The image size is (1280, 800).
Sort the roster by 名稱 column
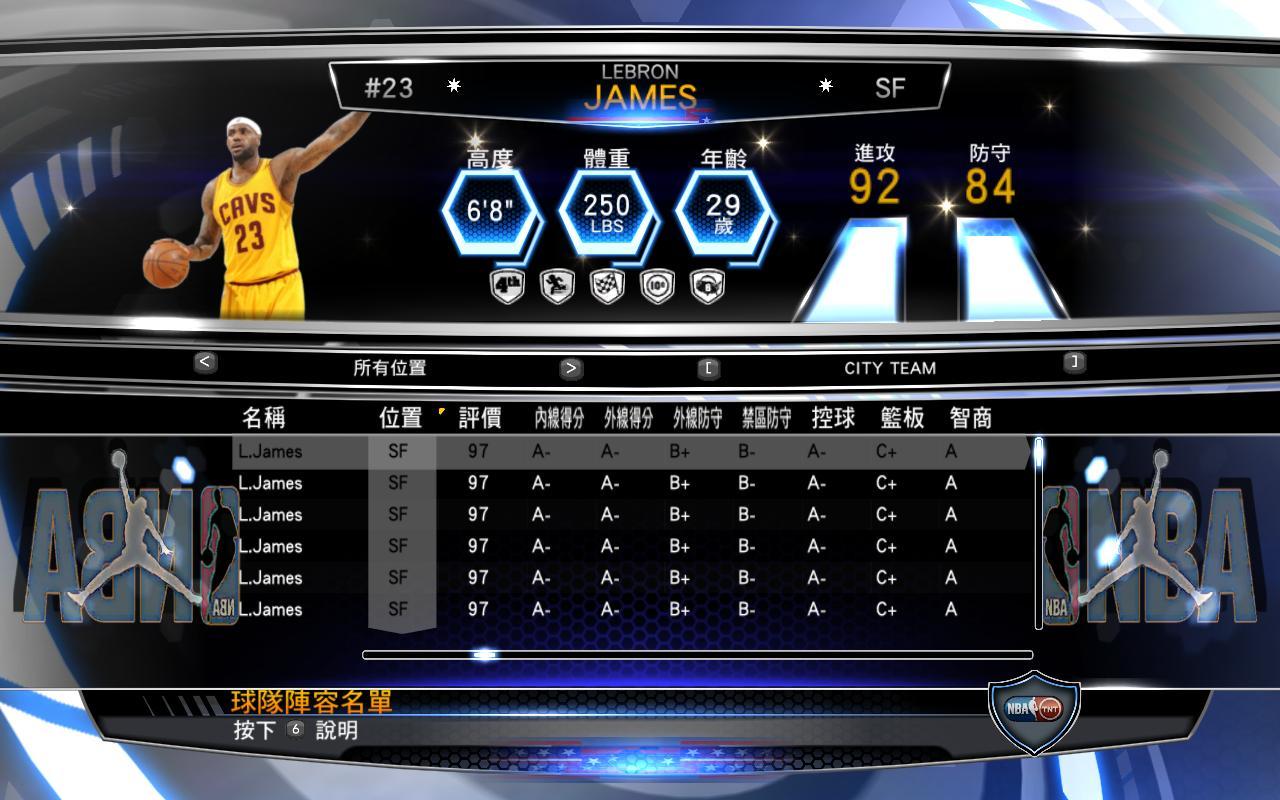pos(263,418)
